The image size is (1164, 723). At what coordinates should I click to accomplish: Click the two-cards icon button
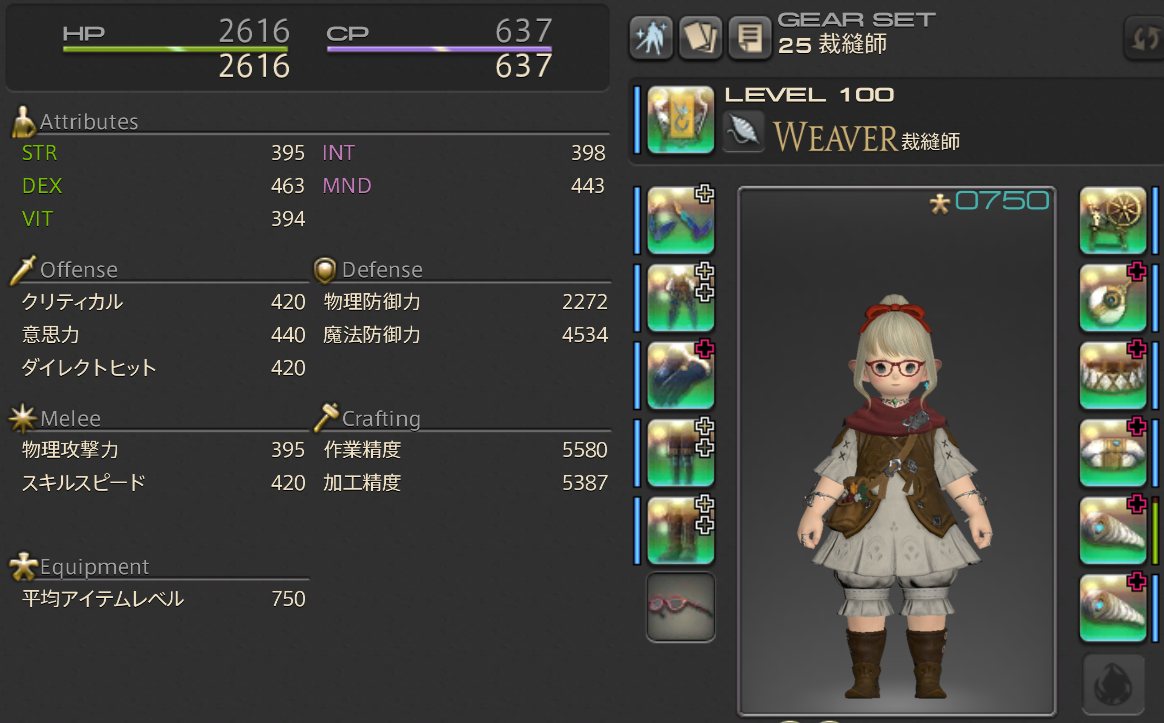click(x=700, y=38)
